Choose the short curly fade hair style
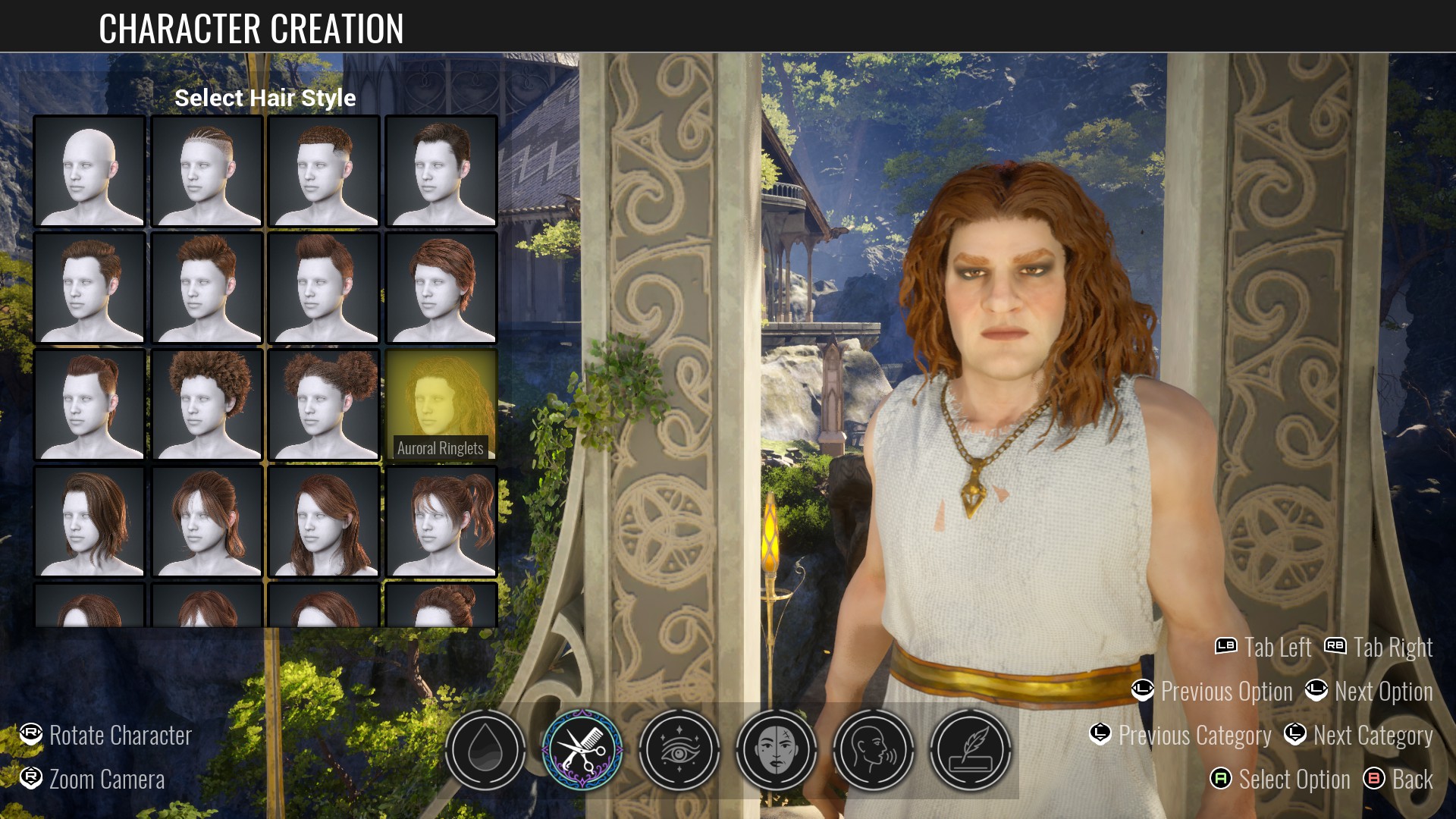The width and height of the screenshot is (1456, 819). click(324, 171)
